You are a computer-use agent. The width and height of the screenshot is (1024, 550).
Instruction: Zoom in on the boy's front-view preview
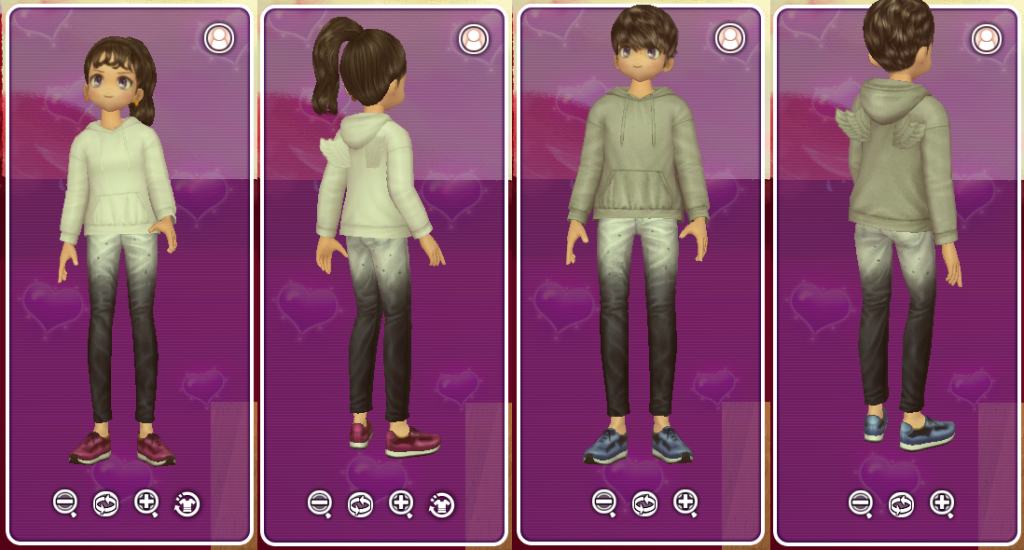pos(685,502)
